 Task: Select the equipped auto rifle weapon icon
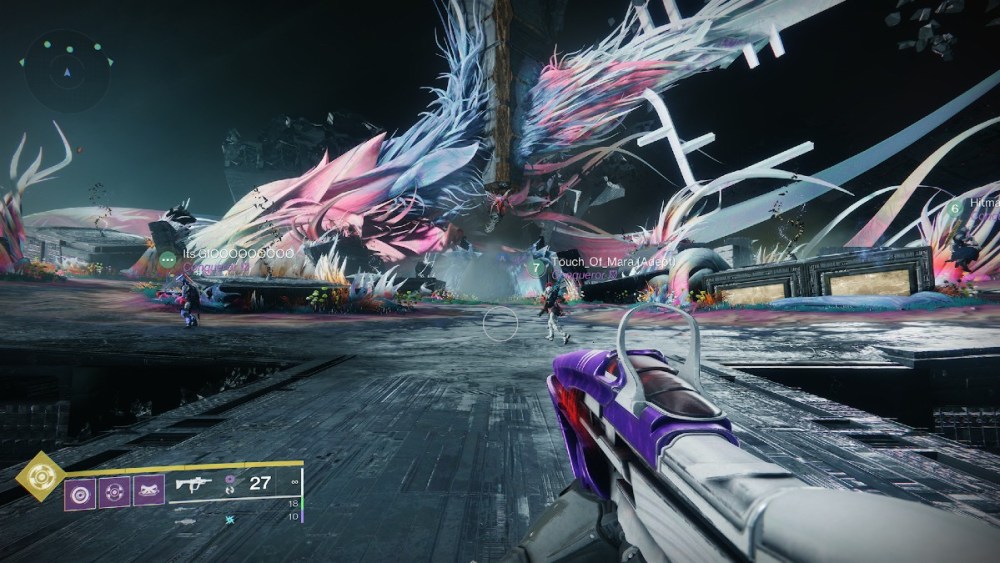(x=194, y=484)
